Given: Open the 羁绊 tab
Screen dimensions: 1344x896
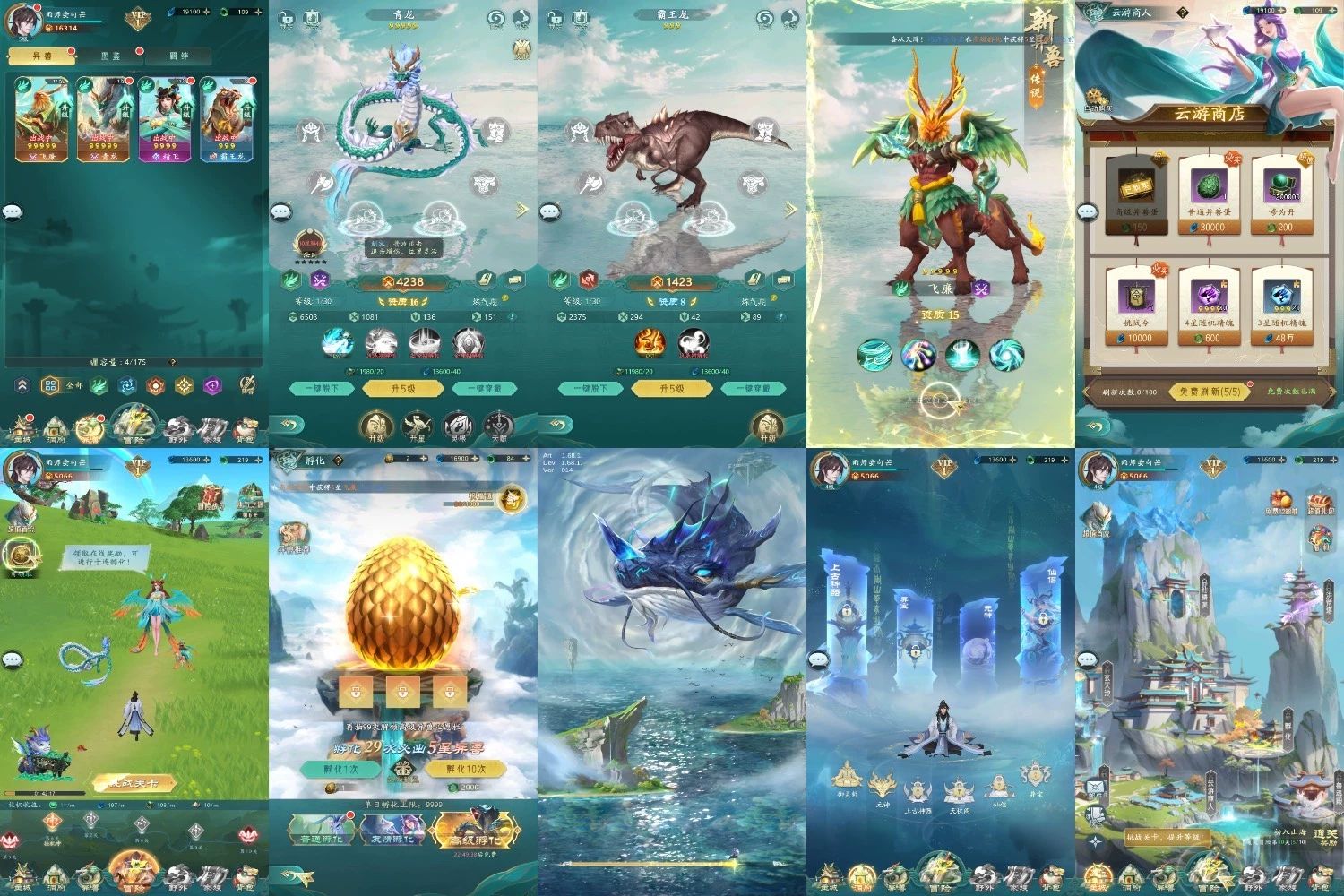Looking at the screenshot, I should 179,56.
